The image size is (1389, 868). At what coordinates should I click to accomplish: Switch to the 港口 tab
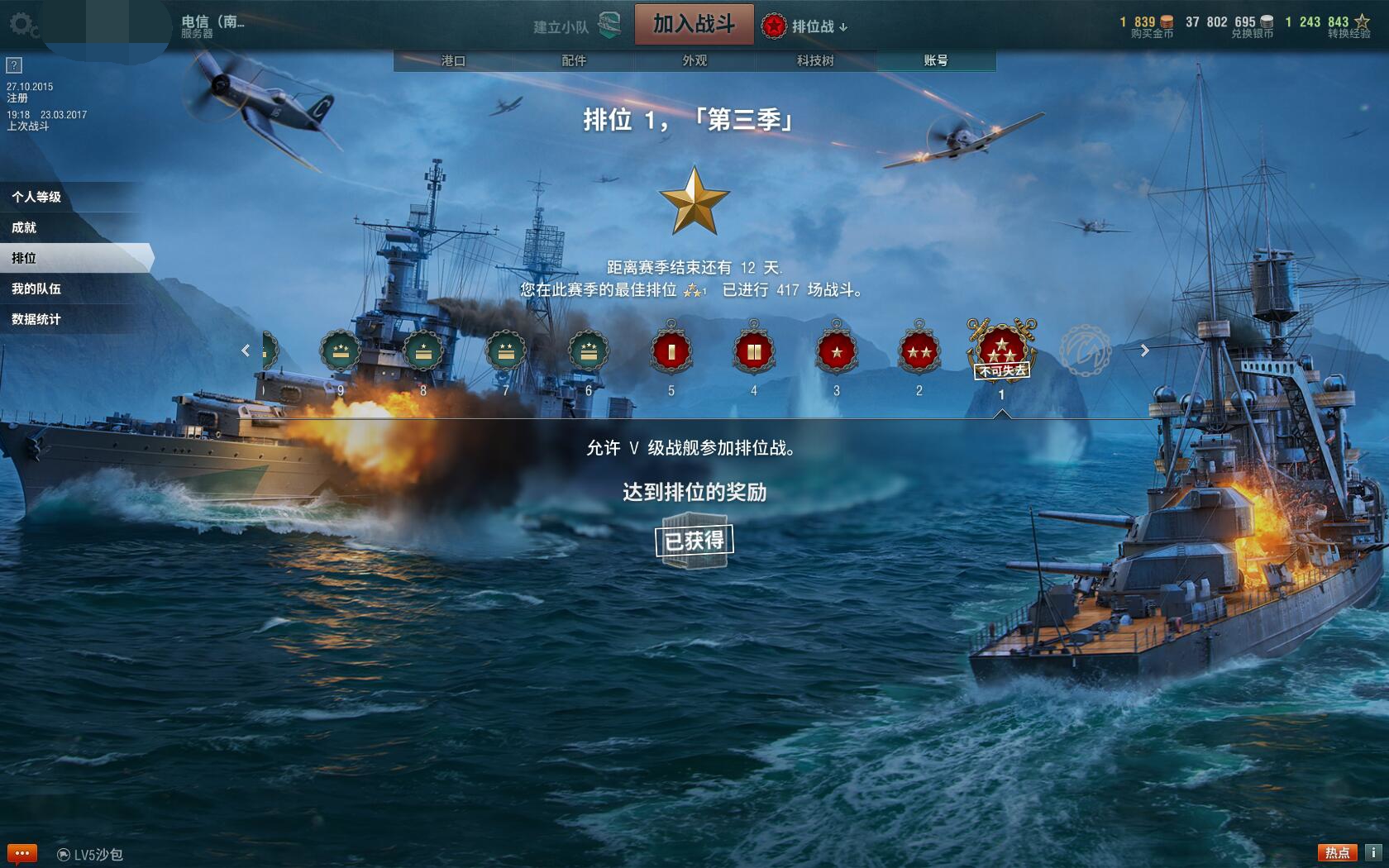pyautogui.click(x=453, y=61)
